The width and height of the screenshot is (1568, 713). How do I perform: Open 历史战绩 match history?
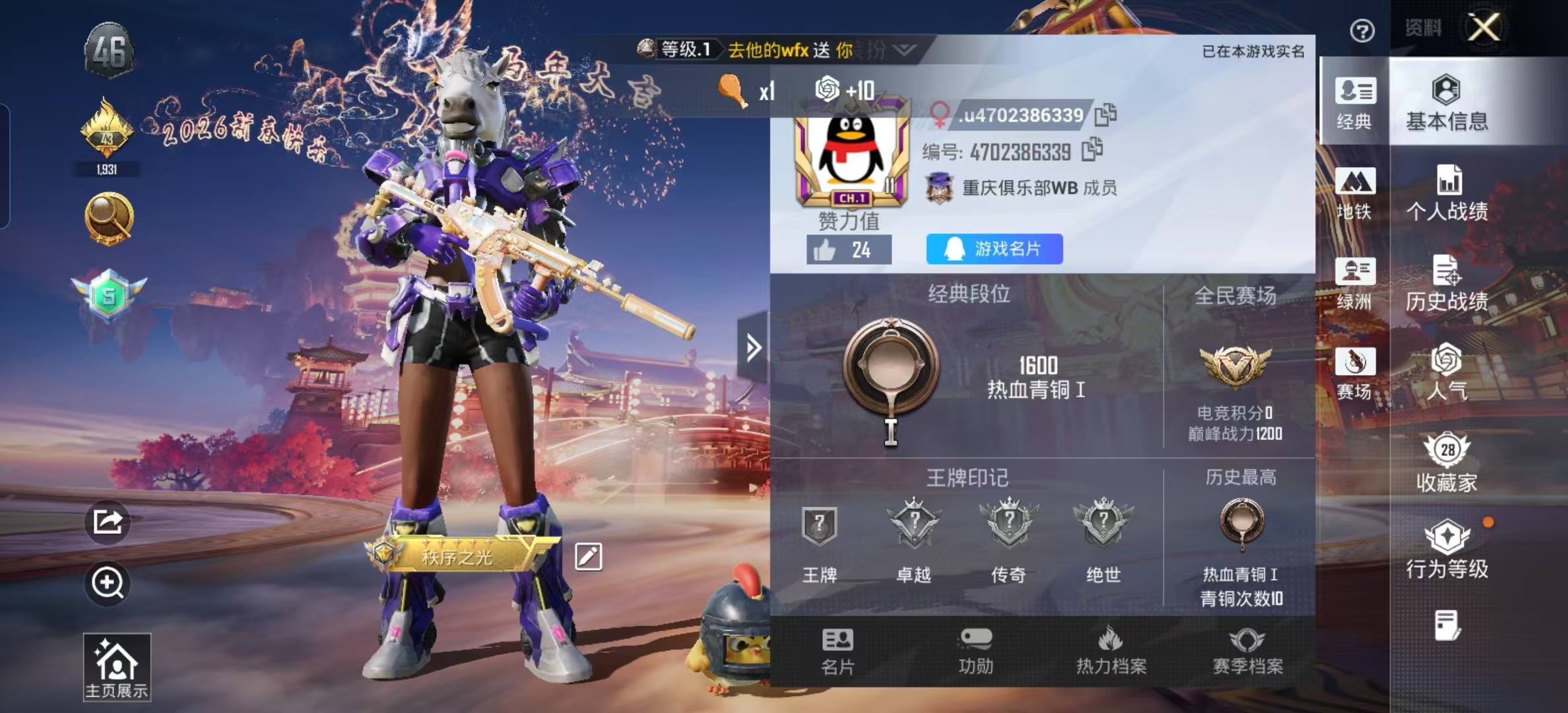tap(1447, 283)
